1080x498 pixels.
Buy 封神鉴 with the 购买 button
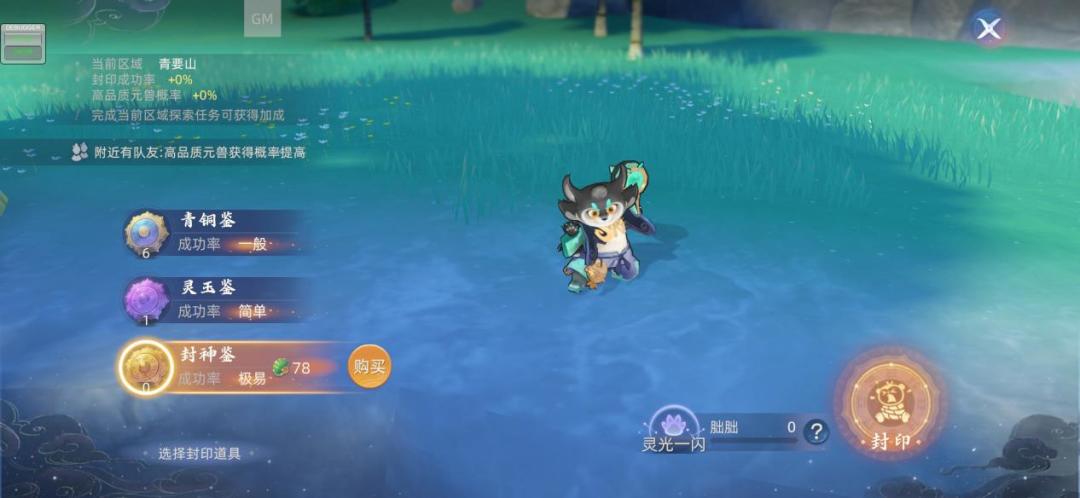point(369,367)
